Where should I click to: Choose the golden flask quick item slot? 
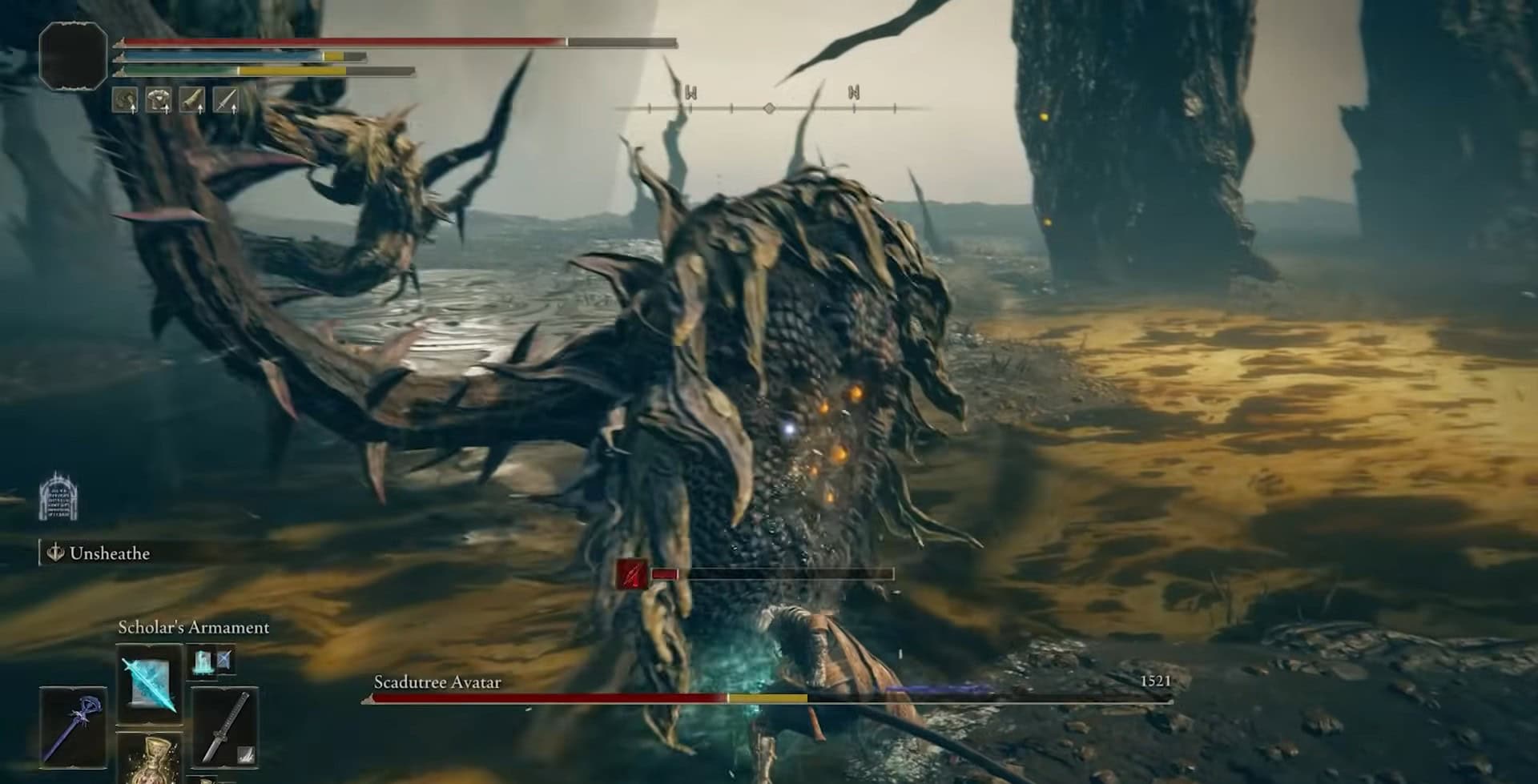pos(150,759)
